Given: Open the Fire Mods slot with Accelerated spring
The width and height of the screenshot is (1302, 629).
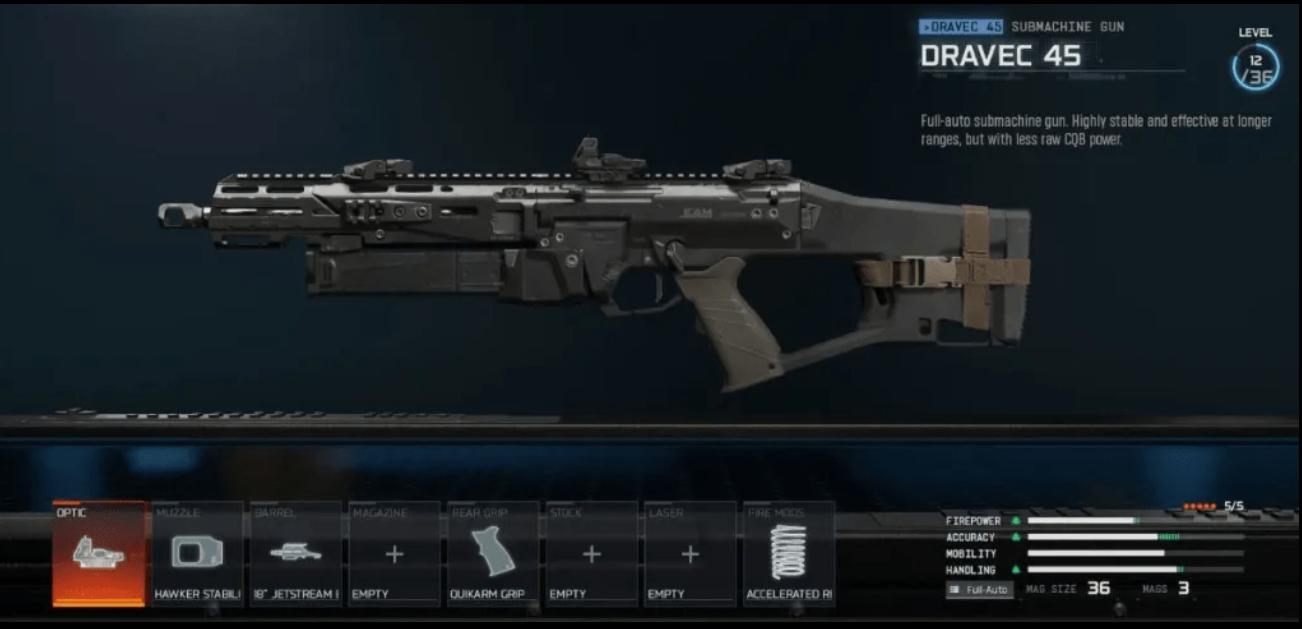Looking at the screenshot, I should [x=788, y=554].
